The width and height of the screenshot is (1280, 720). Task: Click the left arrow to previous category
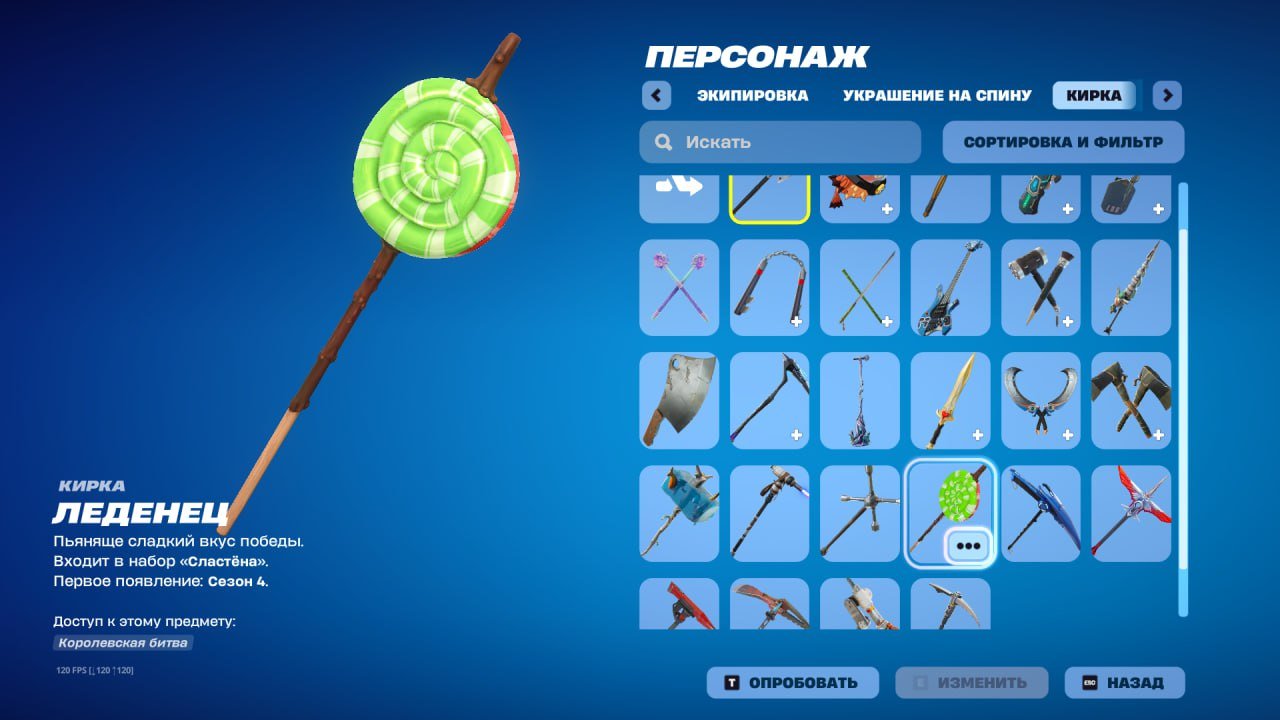(656, 94)
